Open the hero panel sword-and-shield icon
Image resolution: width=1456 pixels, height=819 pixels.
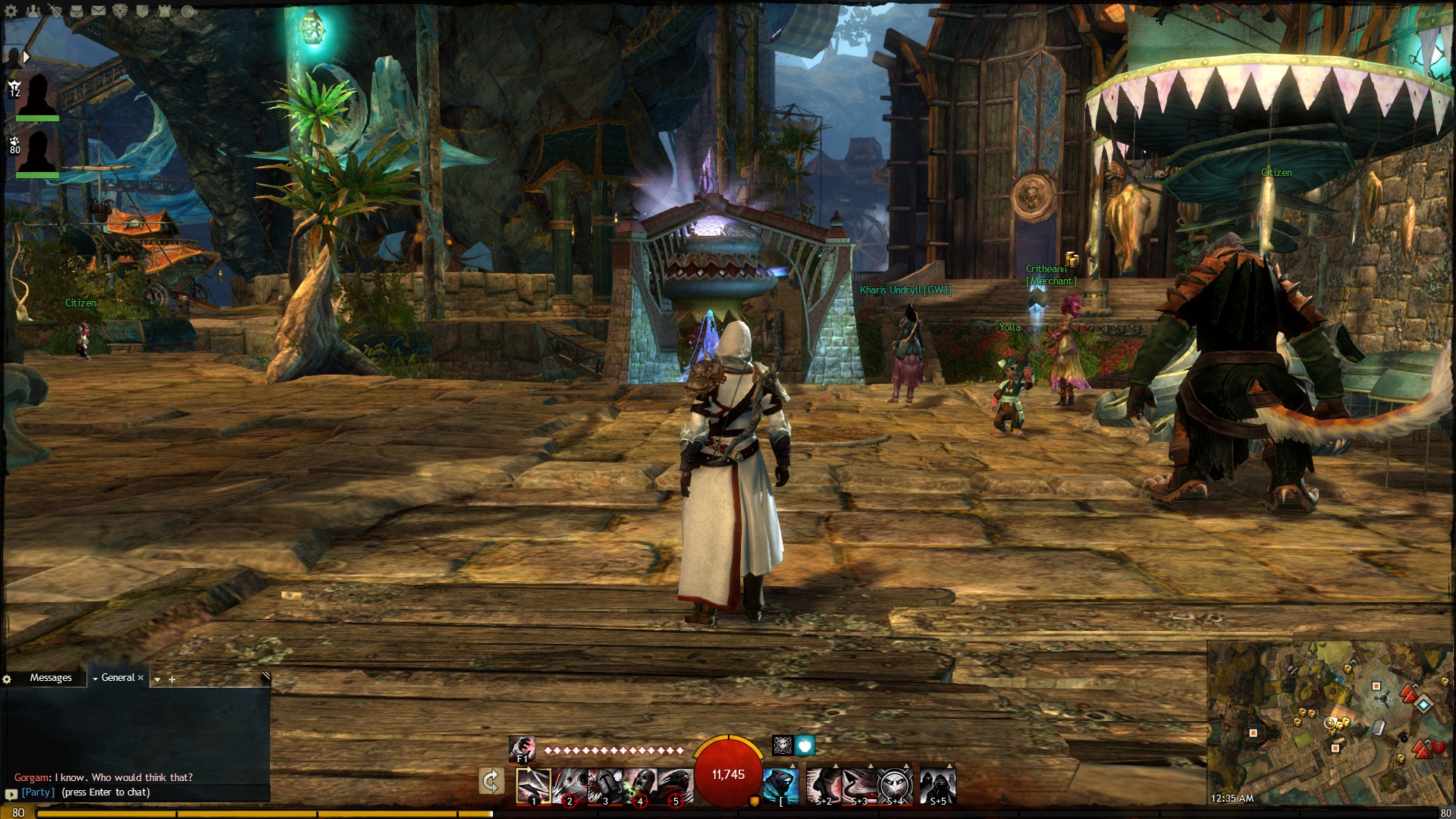55,11
